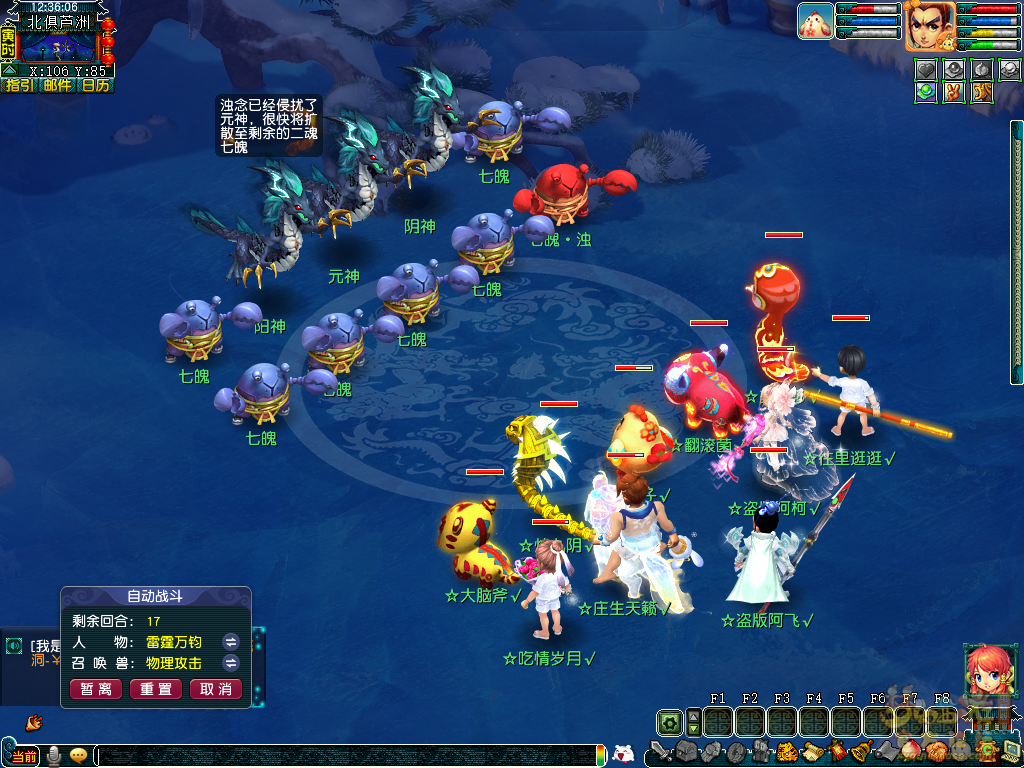Viewport: 1024px width, 768px height.
Task: Open the 指引 guide tab
Action: click(20, 85)
